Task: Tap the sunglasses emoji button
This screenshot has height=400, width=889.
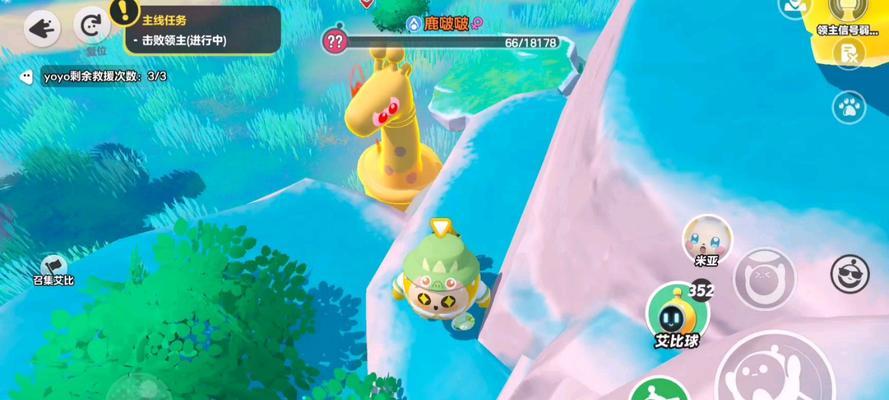Action: pos(849,273)
